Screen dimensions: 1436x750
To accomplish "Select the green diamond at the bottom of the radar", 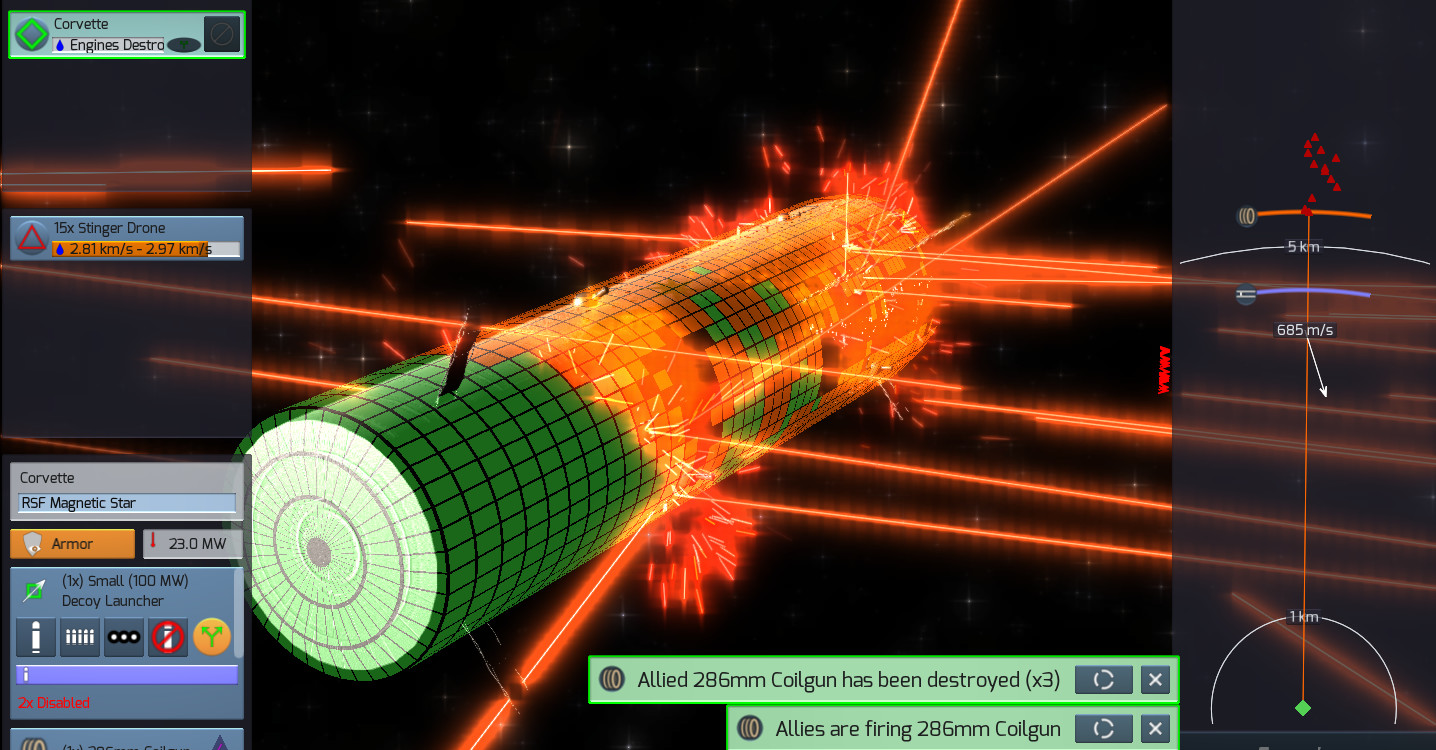I will (1305, 707).
